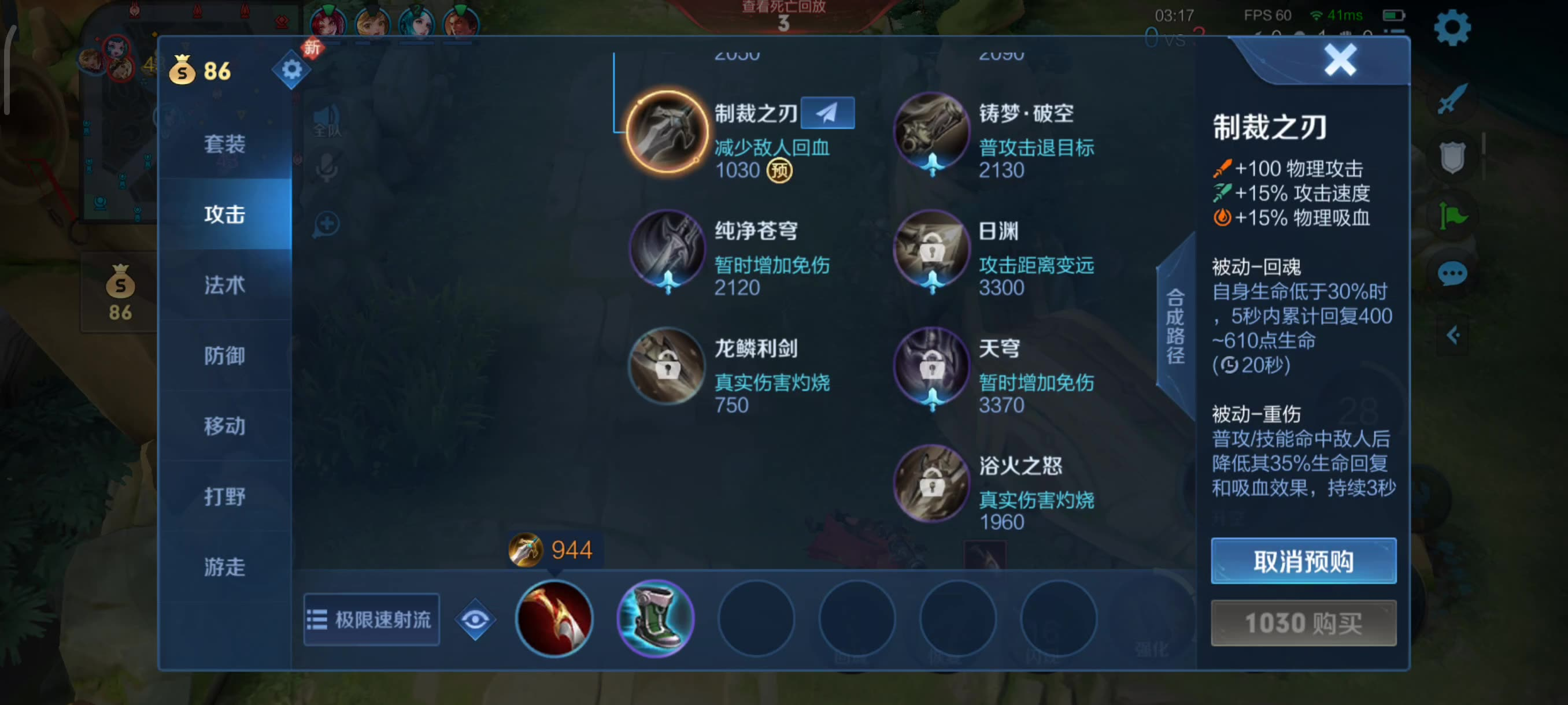Viewport: 1568px width, 705px height.
Task: Open the magnifier zoom icon on left panel
Action: (327, 223)
